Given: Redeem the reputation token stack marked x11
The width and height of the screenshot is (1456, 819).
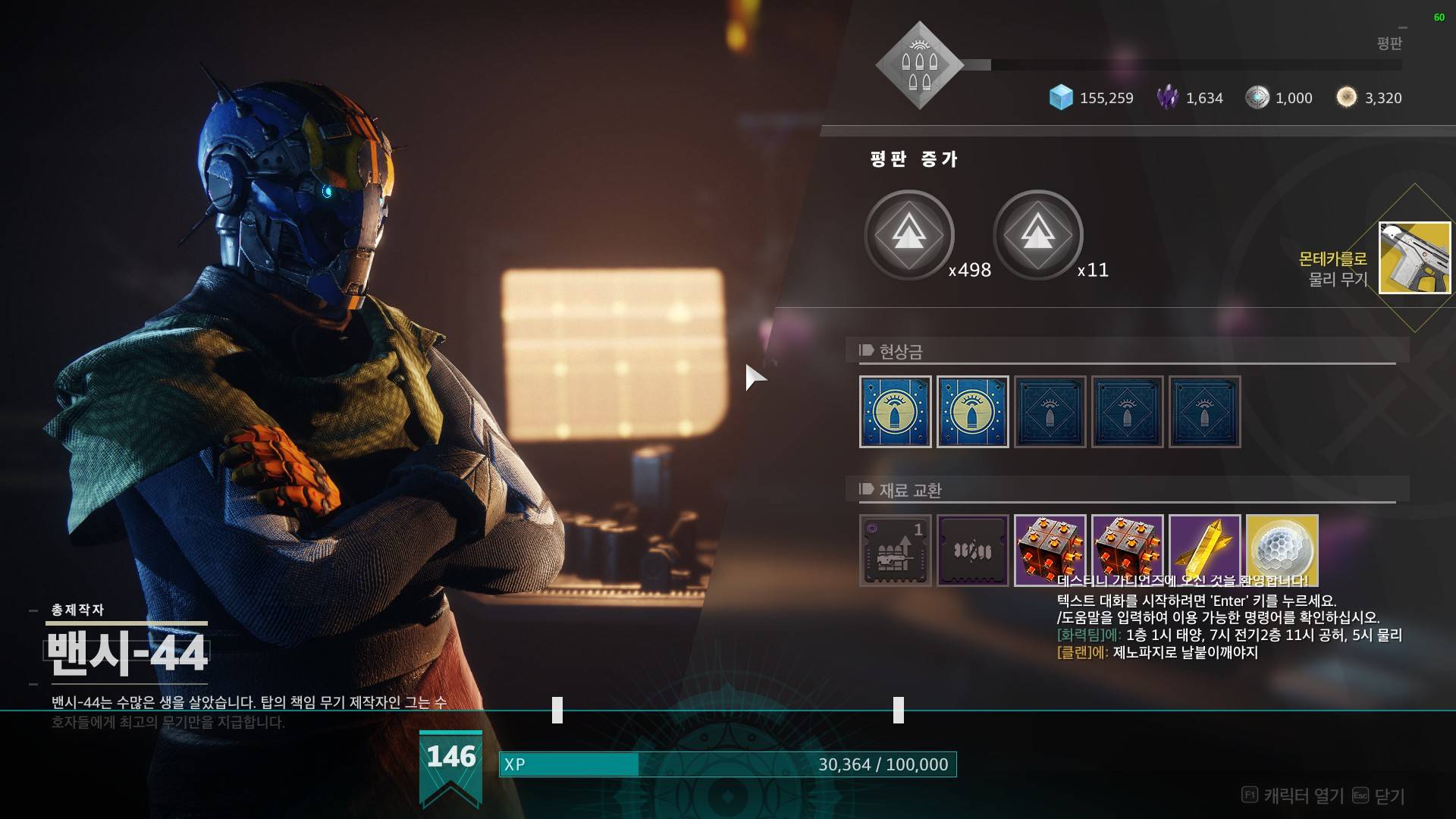Looking at the screenshot, I should pyautogui.click(x=1037, y=234).
